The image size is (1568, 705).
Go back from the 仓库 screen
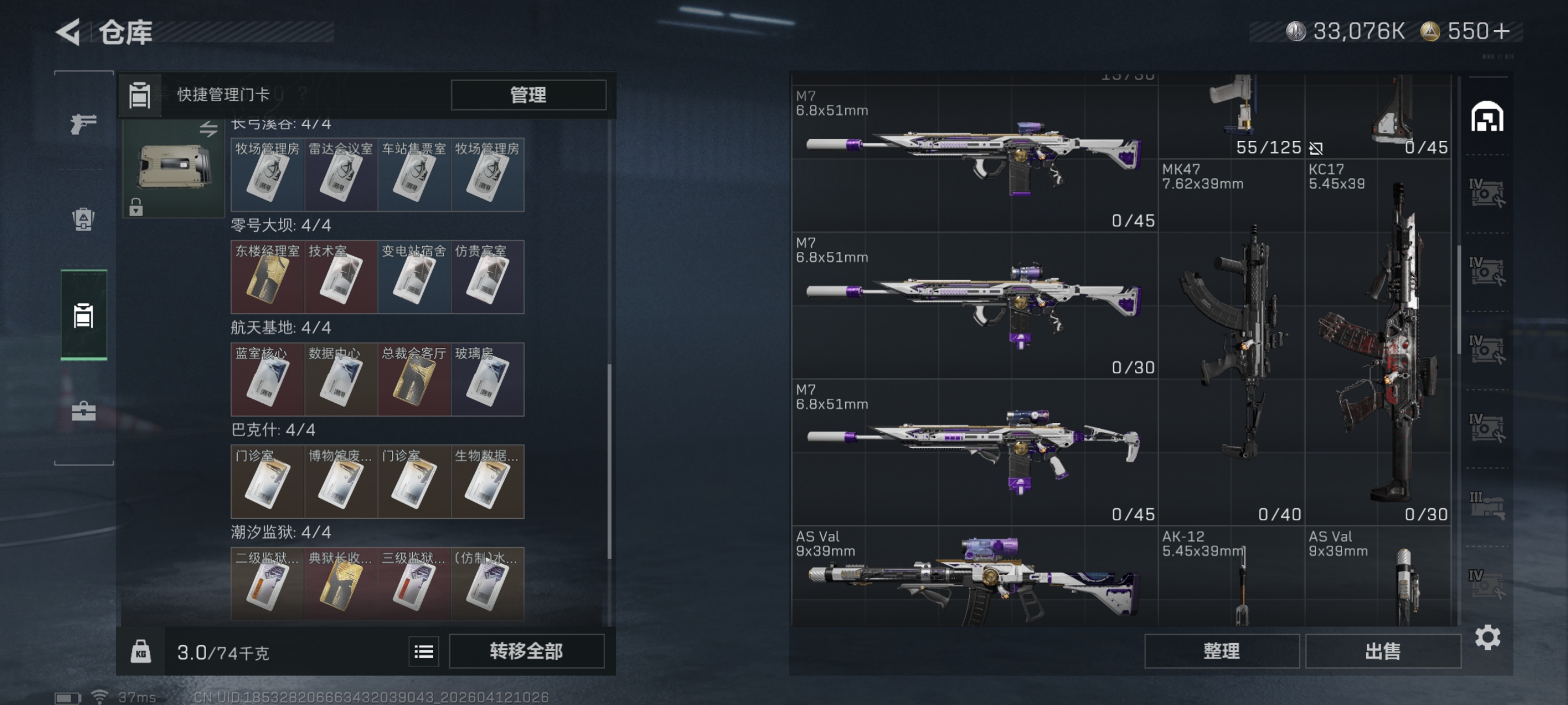69,32
